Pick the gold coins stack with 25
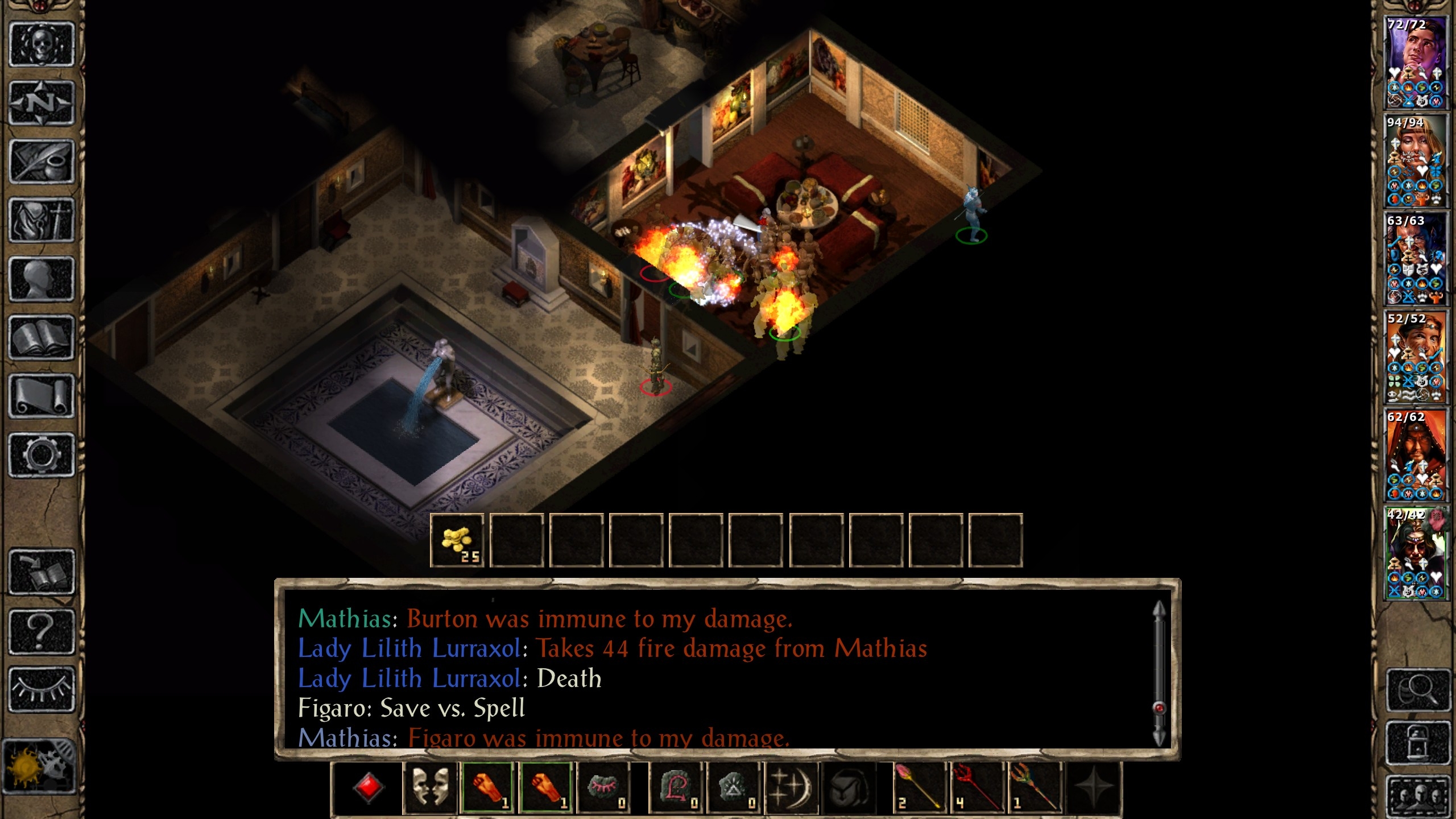The height and width of the screenshot is (819, 1456). 457,540
